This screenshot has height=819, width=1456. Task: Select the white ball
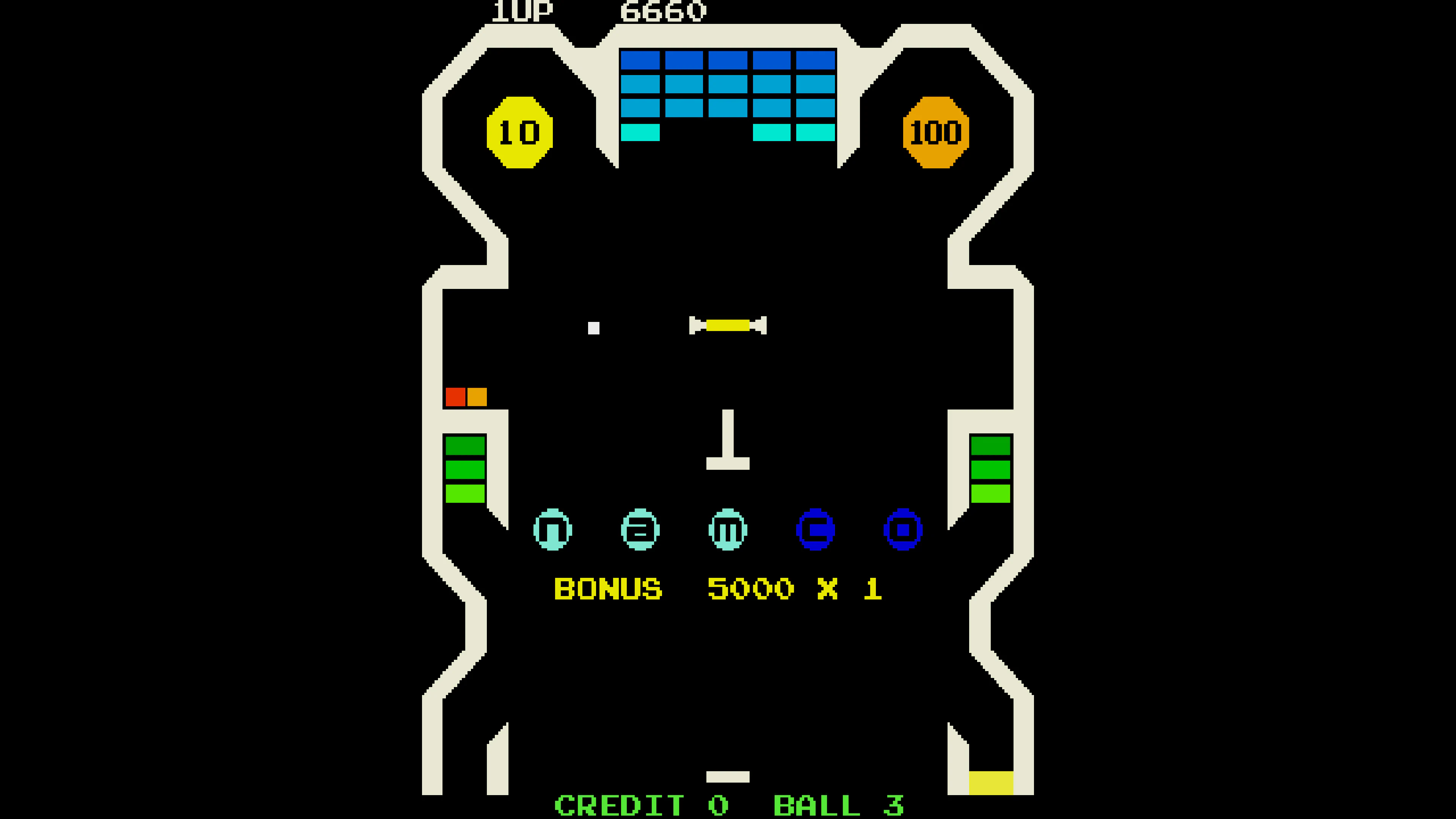tap(595, 328)
